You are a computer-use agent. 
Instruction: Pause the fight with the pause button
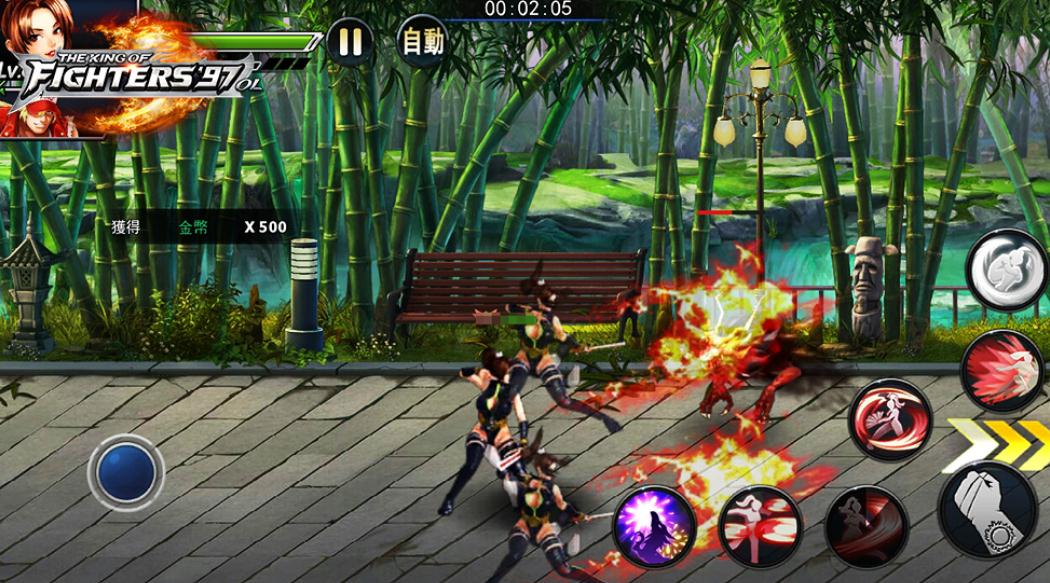click(349, 42)
